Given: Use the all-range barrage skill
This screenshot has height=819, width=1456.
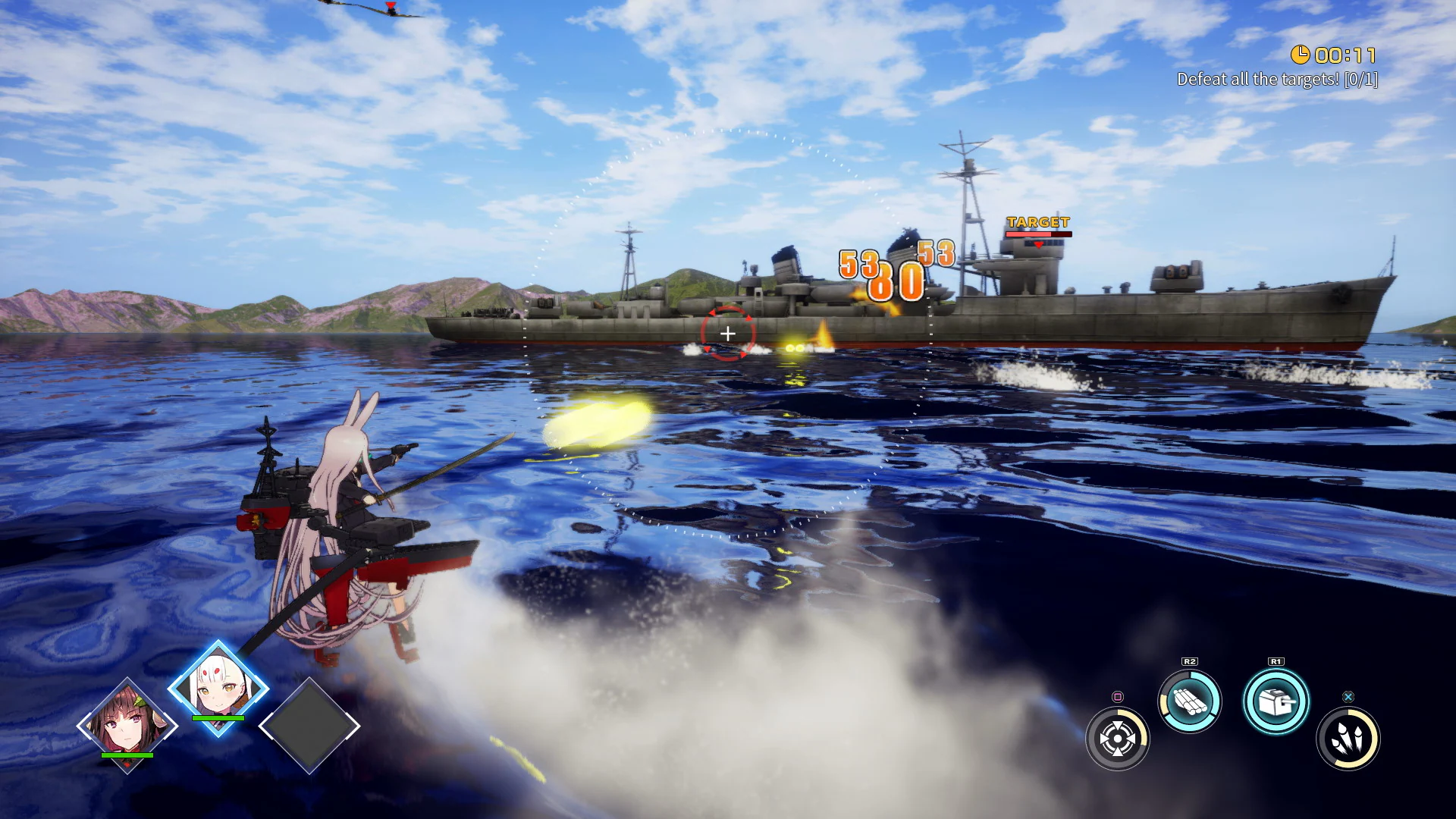Looking at the screenshot, I should (1117, 738).
